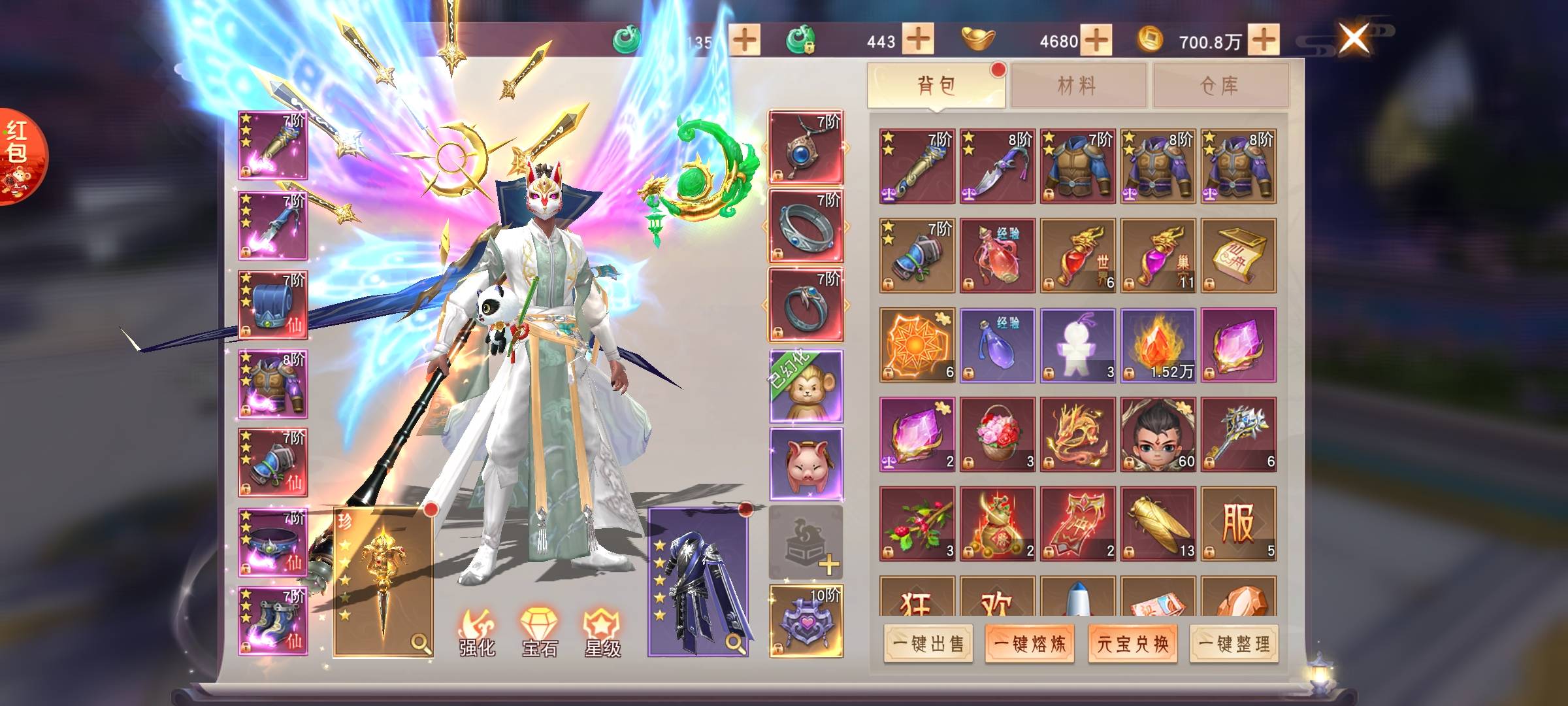The image size is (1568, 706).
Task: Select the monkey pet slot
Action: (x=806, y=387)
